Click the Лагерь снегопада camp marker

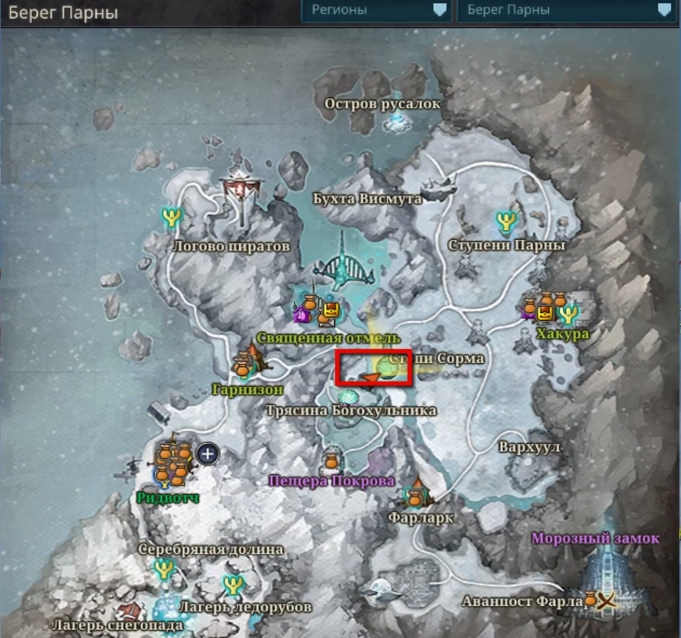(x=127, y=610)
